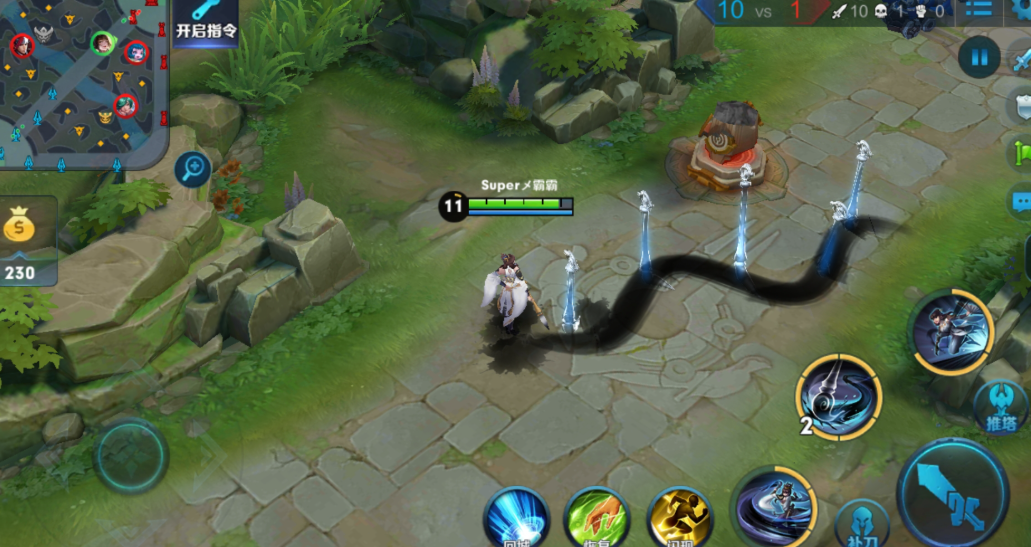Cast the yellow 闪现 flash spell
Image resolution: width=1031 pixels, height=547 pixels.
[679, 518]
